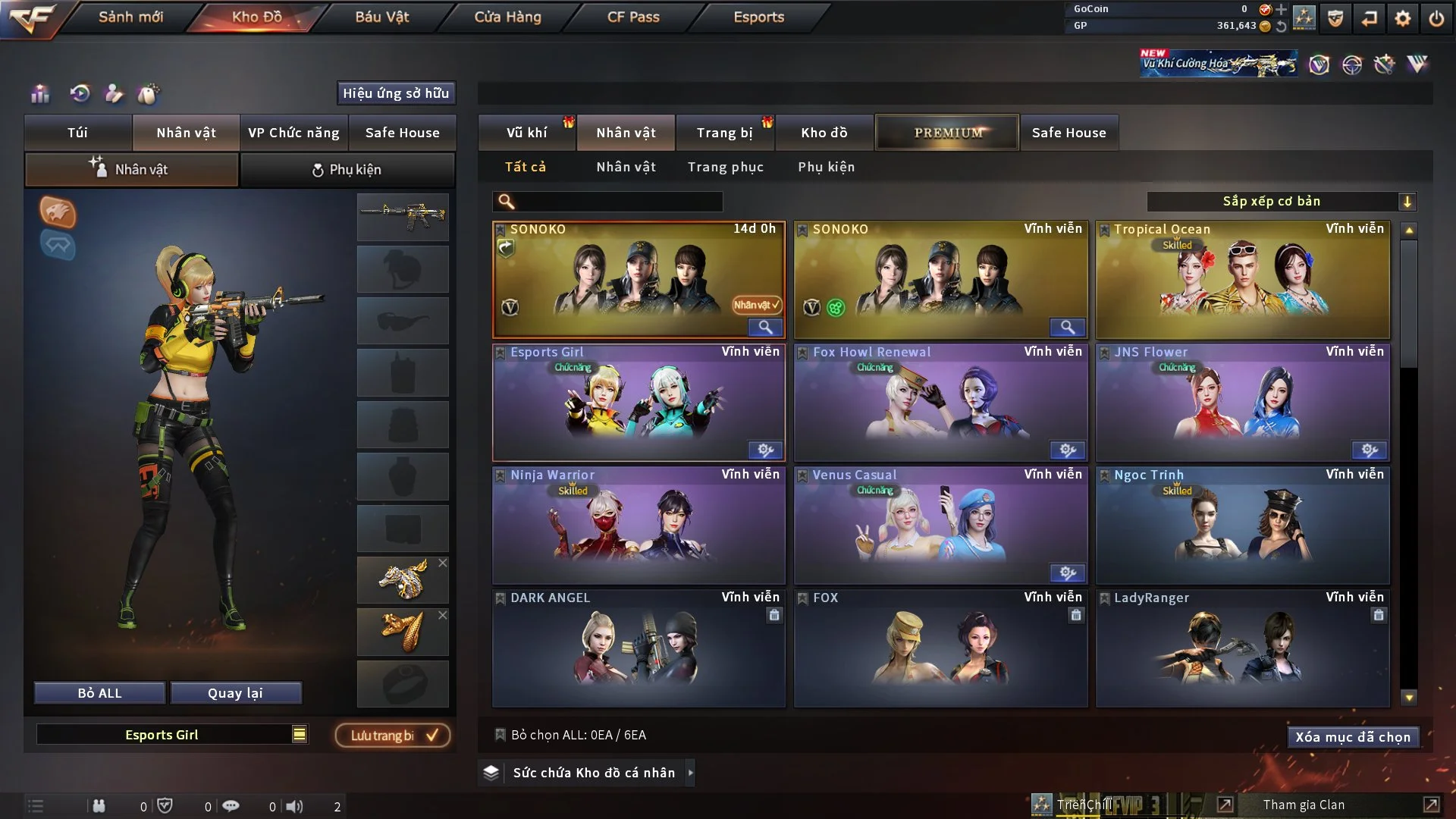The width and height of the screenshot is (1456, 819).
Task: Switch to the PREMIUM tab
Action: [x=946, y=132]
